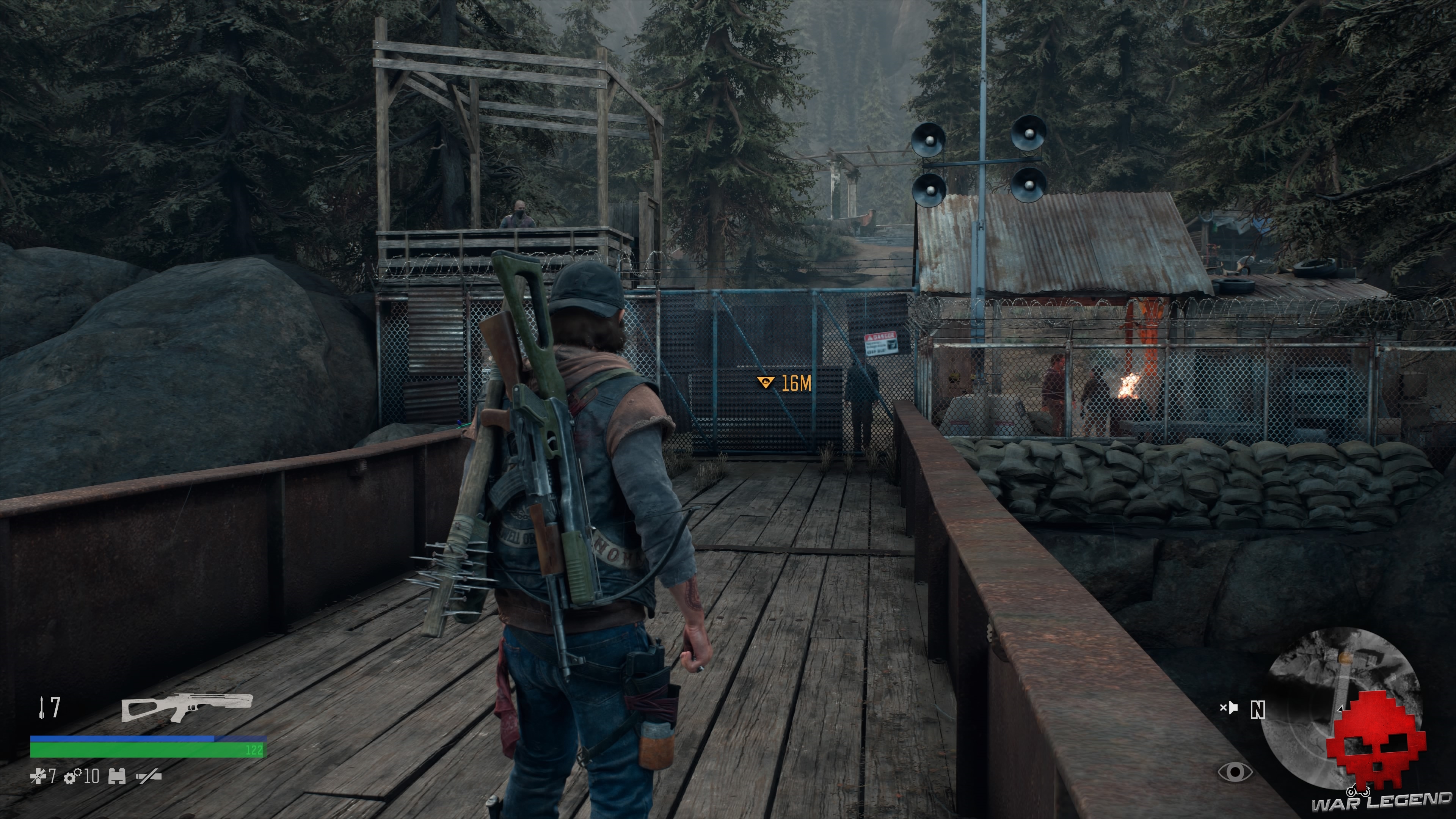Select the empty melee weapon slot icon
Screen dimensions: 1456x819
click(149, 776)
